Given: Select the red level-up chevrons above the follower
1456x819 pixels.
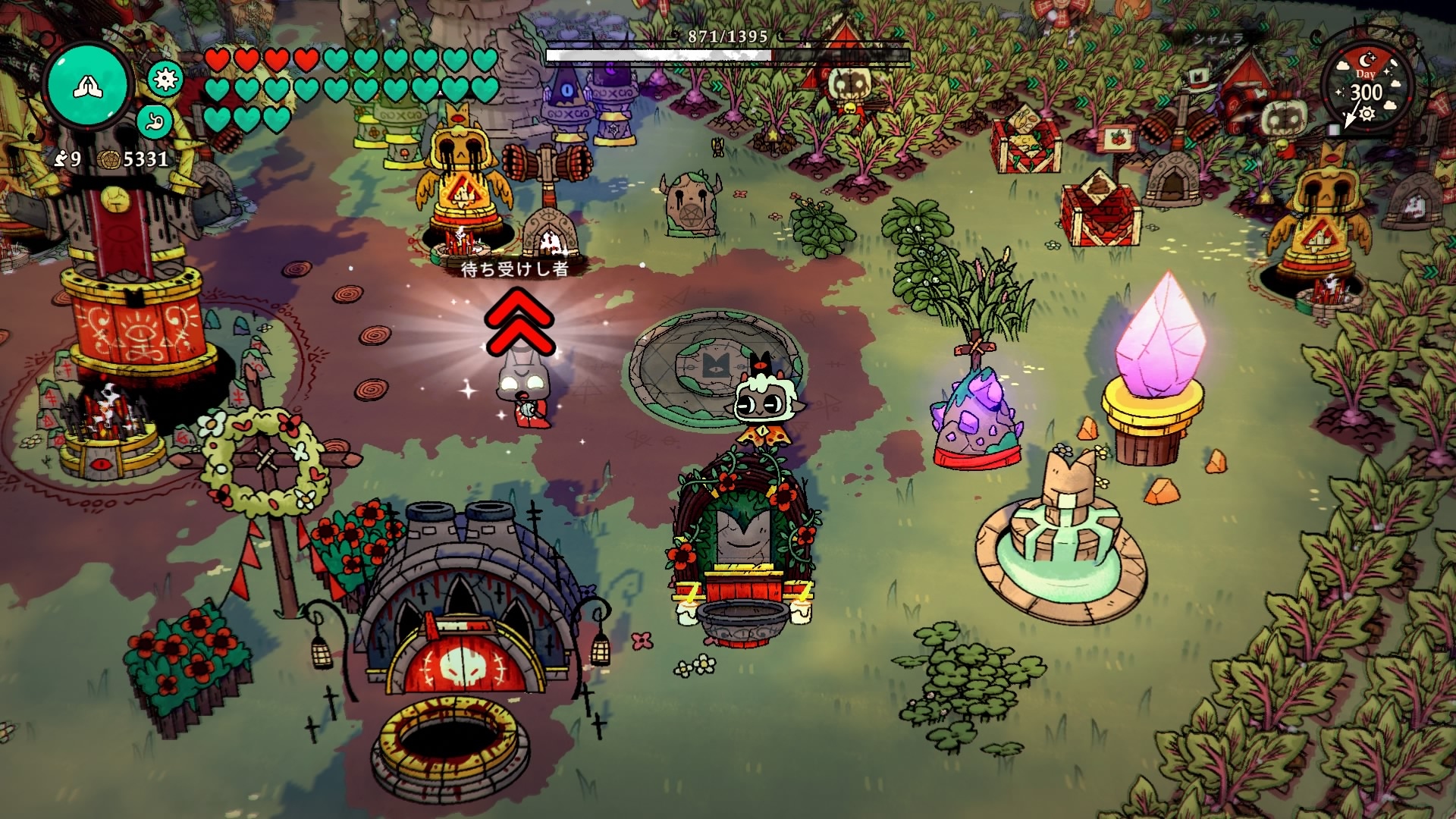Looking at the screenshot, I should (520, 322).
